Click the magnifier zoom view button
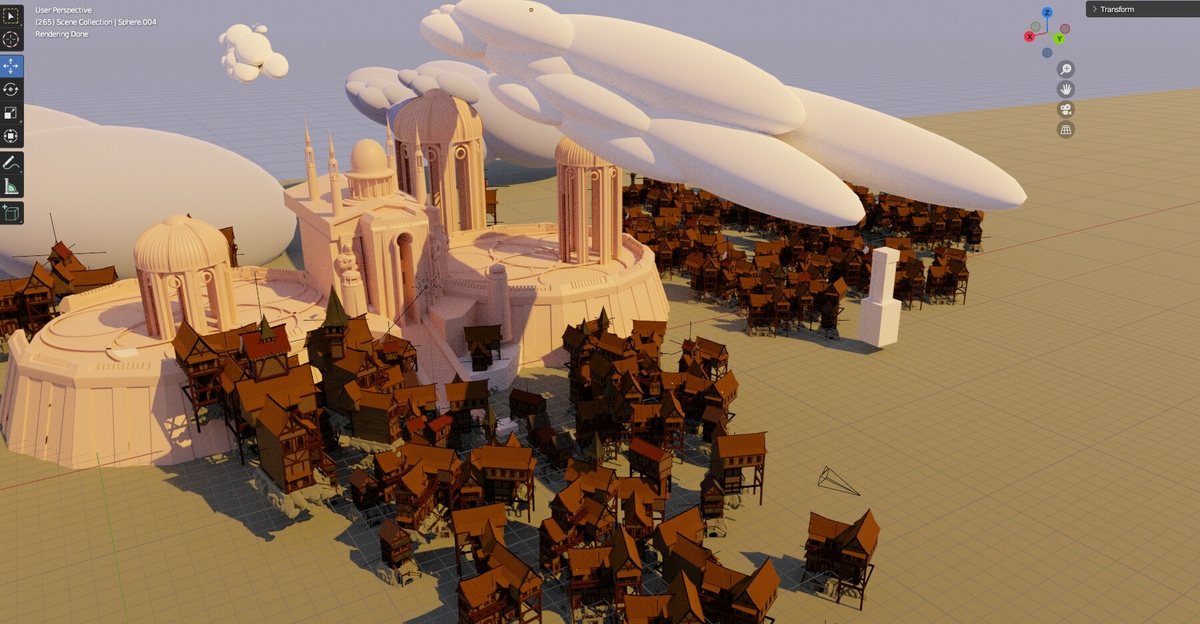The image size is (1200, 624). [x=1066, y=69]
